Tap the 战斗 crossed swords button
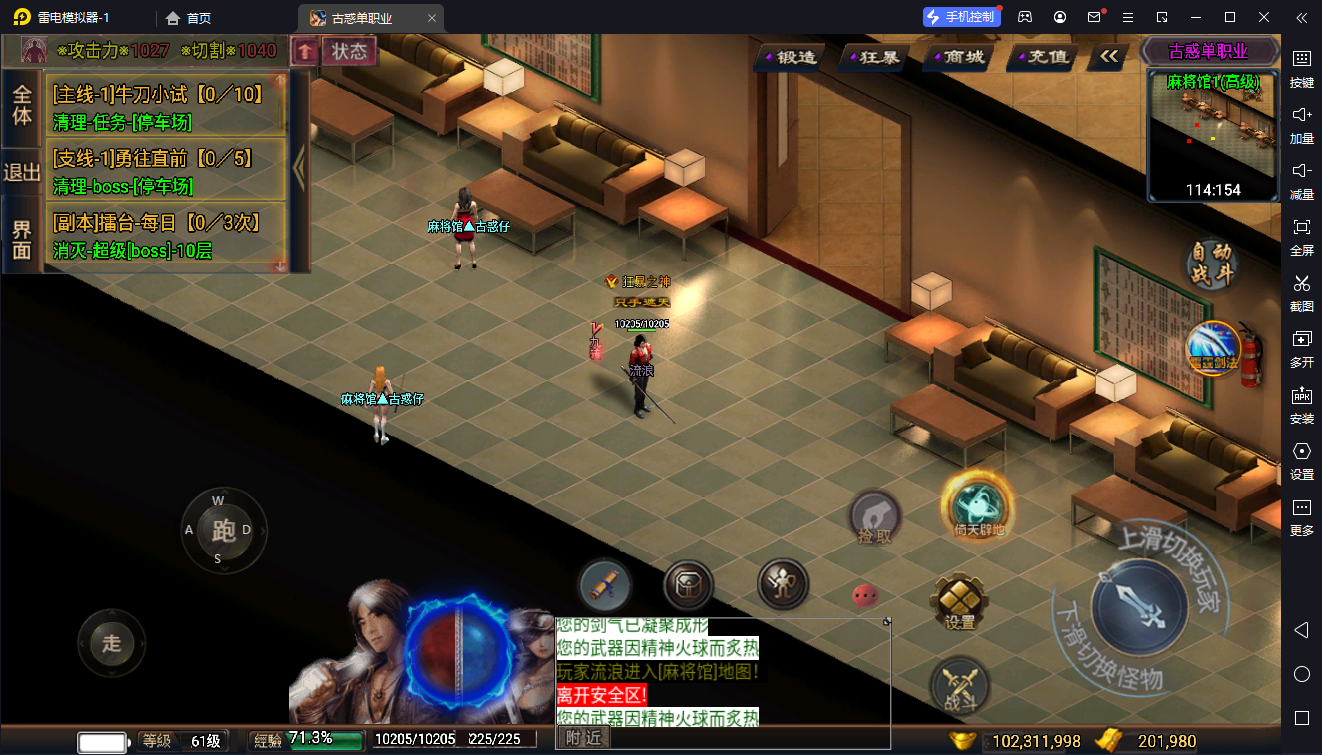 pyautogui.click(x=959, y=688)
